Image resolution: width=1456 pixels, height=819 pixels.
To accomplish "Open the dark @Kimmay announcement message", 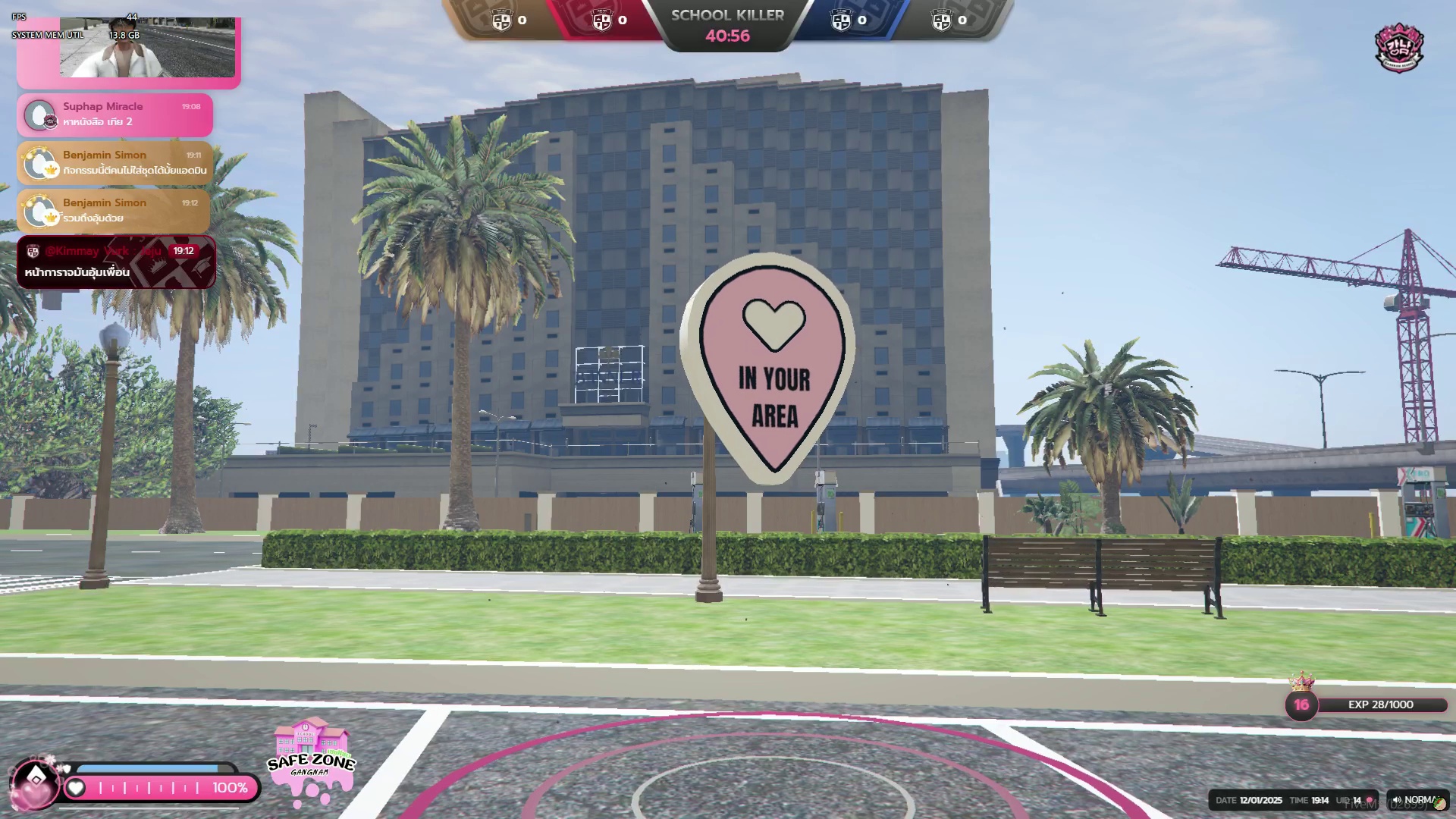I will [116, 262].
